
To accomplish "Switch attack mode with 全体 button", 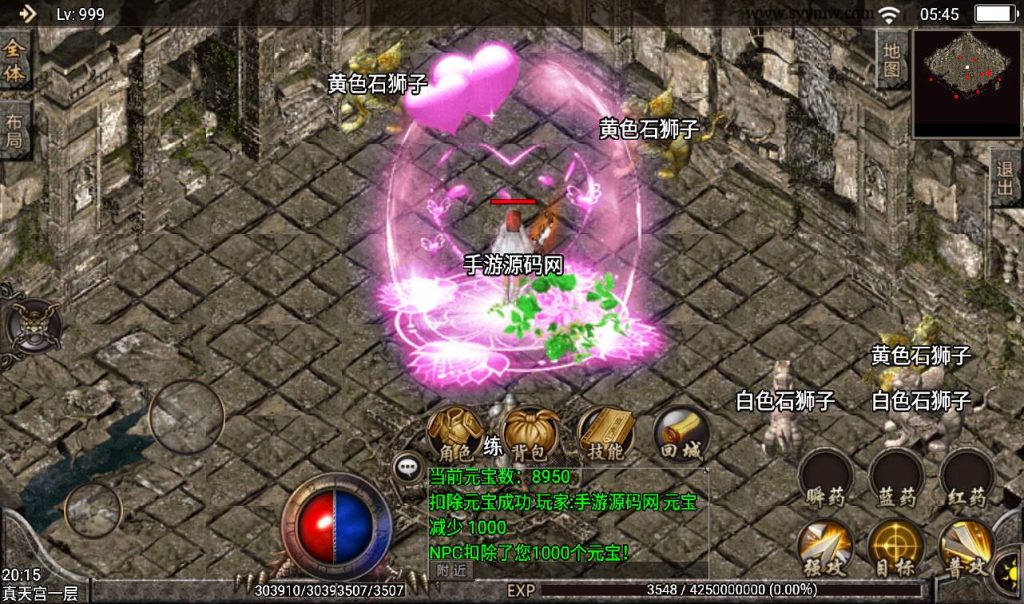I will [x=15, y=62].
